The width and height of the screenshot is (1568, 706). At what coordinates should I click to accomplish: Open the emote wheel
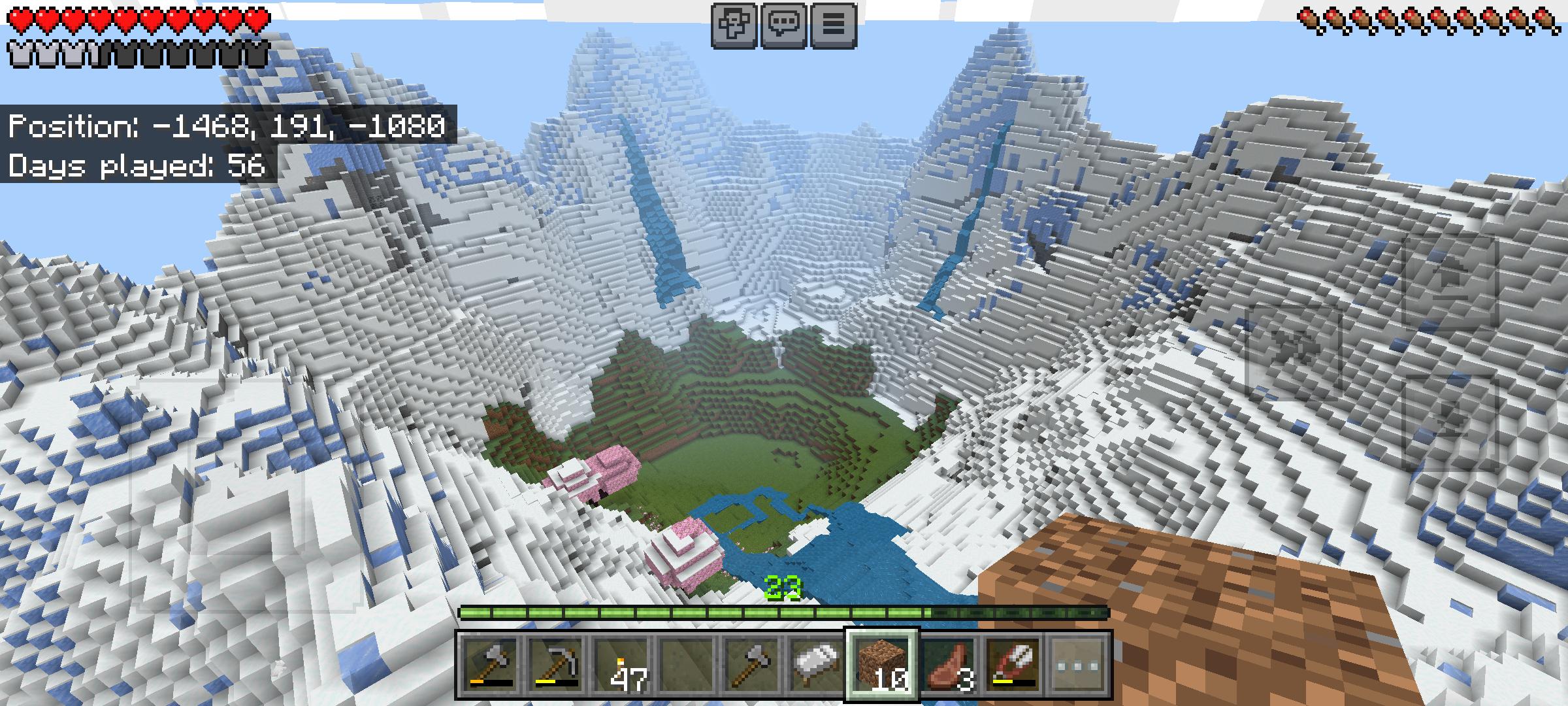point(734,22)
